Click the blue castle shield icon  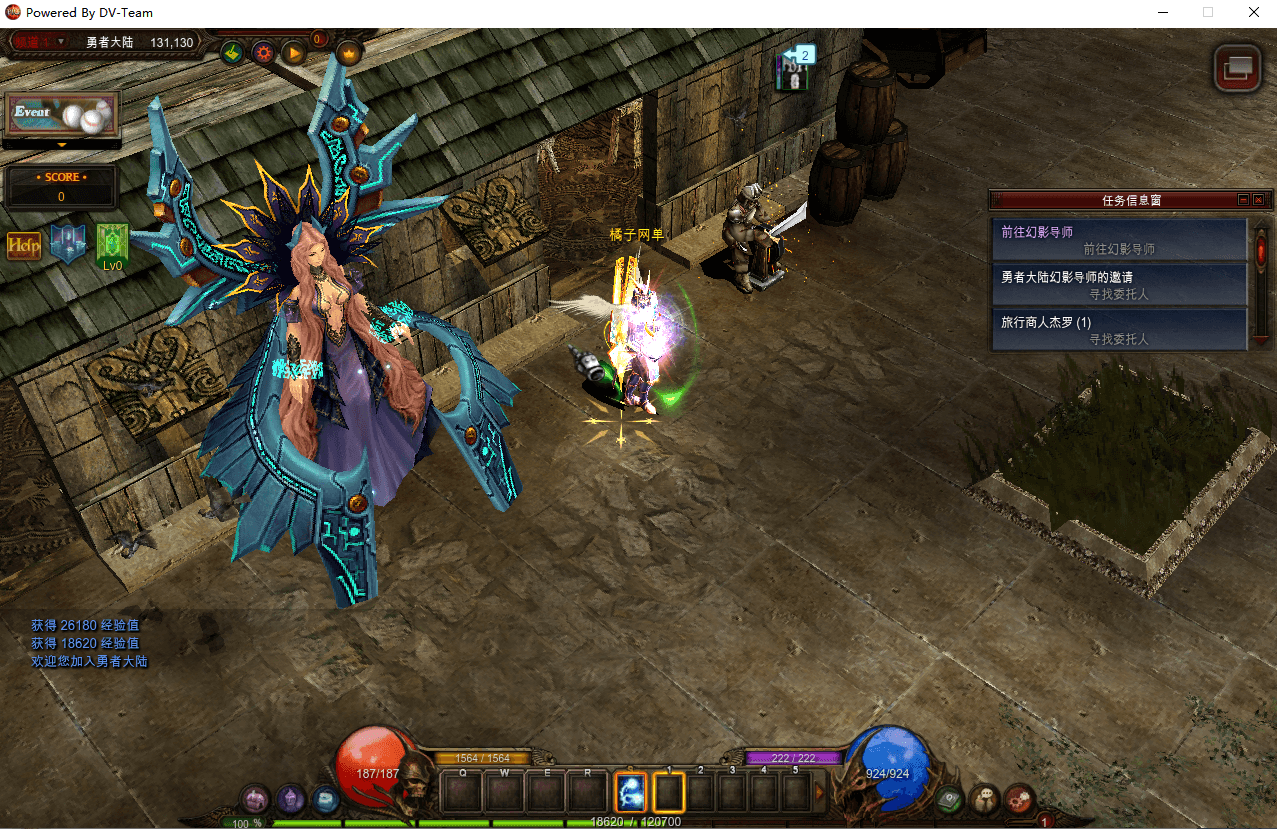(68, 244)
